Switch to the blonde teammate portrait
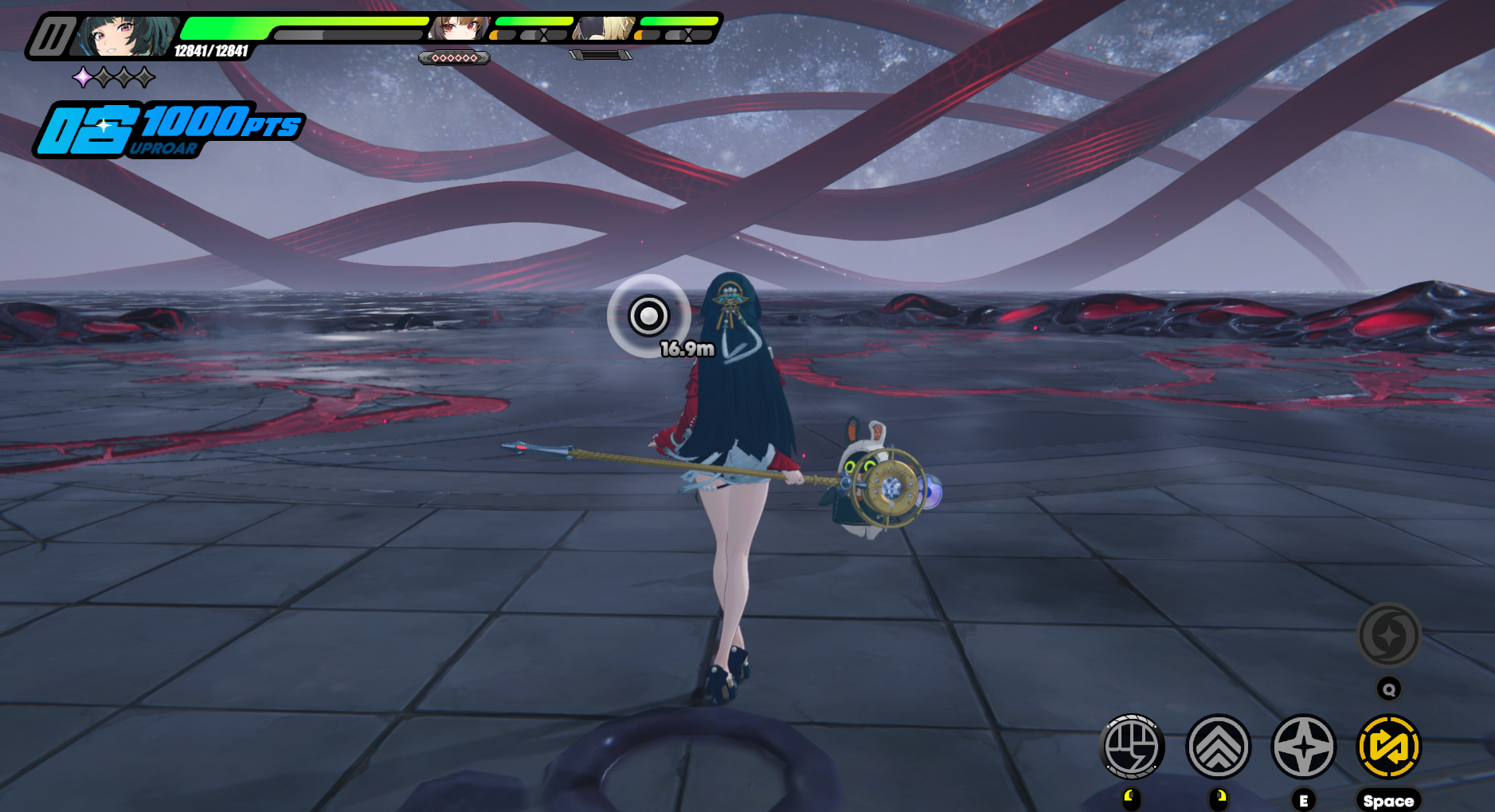1495x812 pixels. click(605, 29)
